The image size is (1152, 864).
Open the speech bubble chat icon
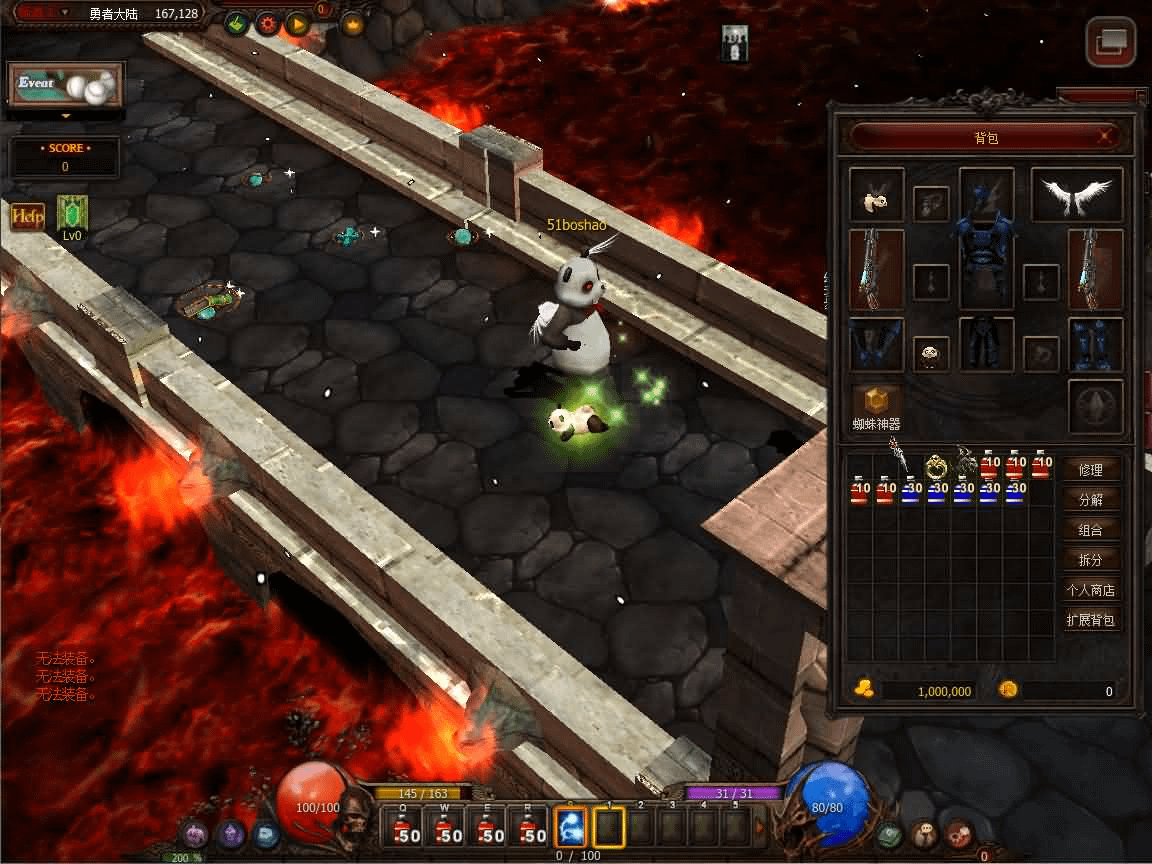point(926,833)
